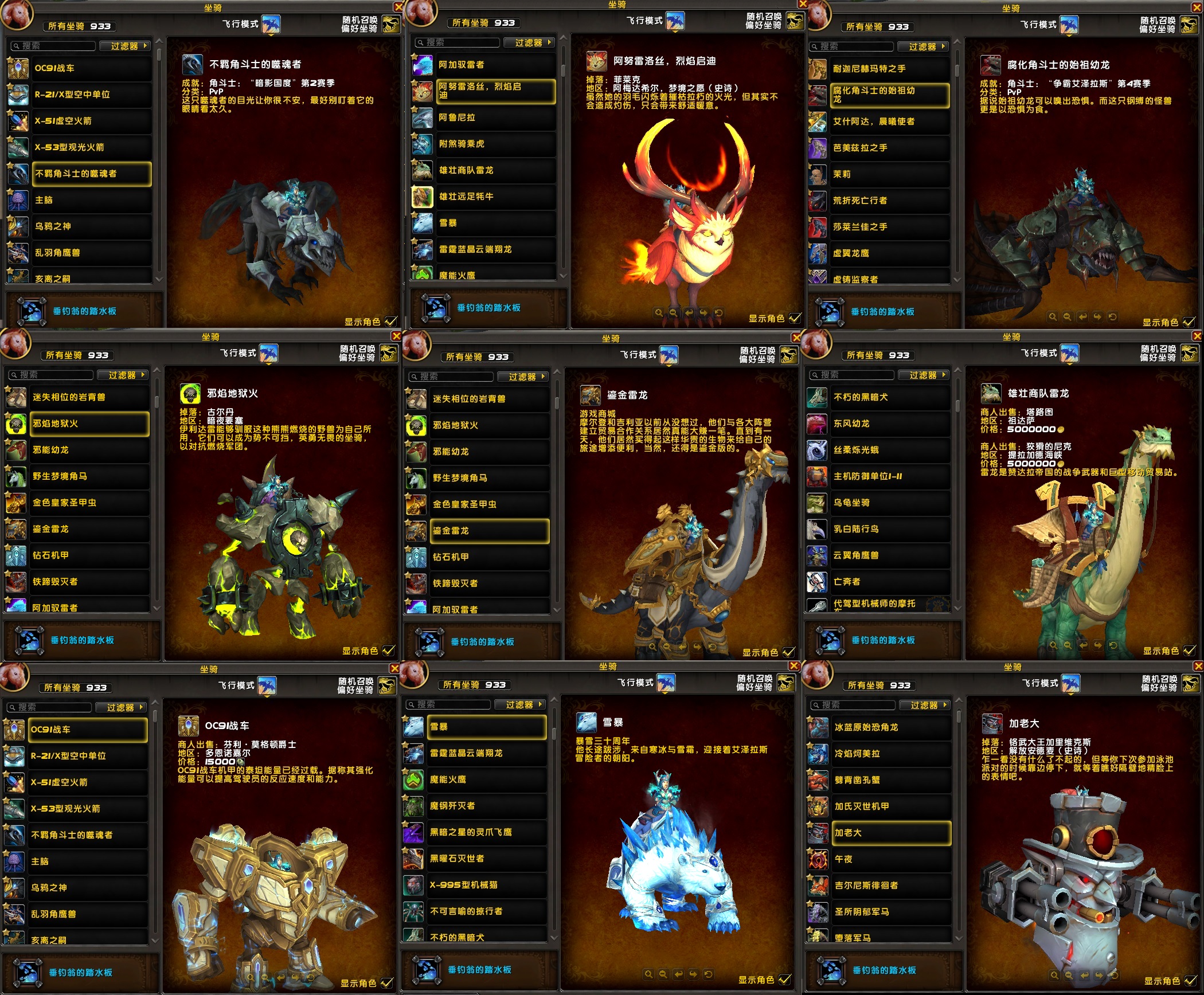Image resolution: width=1204 pixels, height=995 pixels.
Task: Select the 荒折死亡行者 mount row
Action: pyautogui.click(x=890, y=201)
